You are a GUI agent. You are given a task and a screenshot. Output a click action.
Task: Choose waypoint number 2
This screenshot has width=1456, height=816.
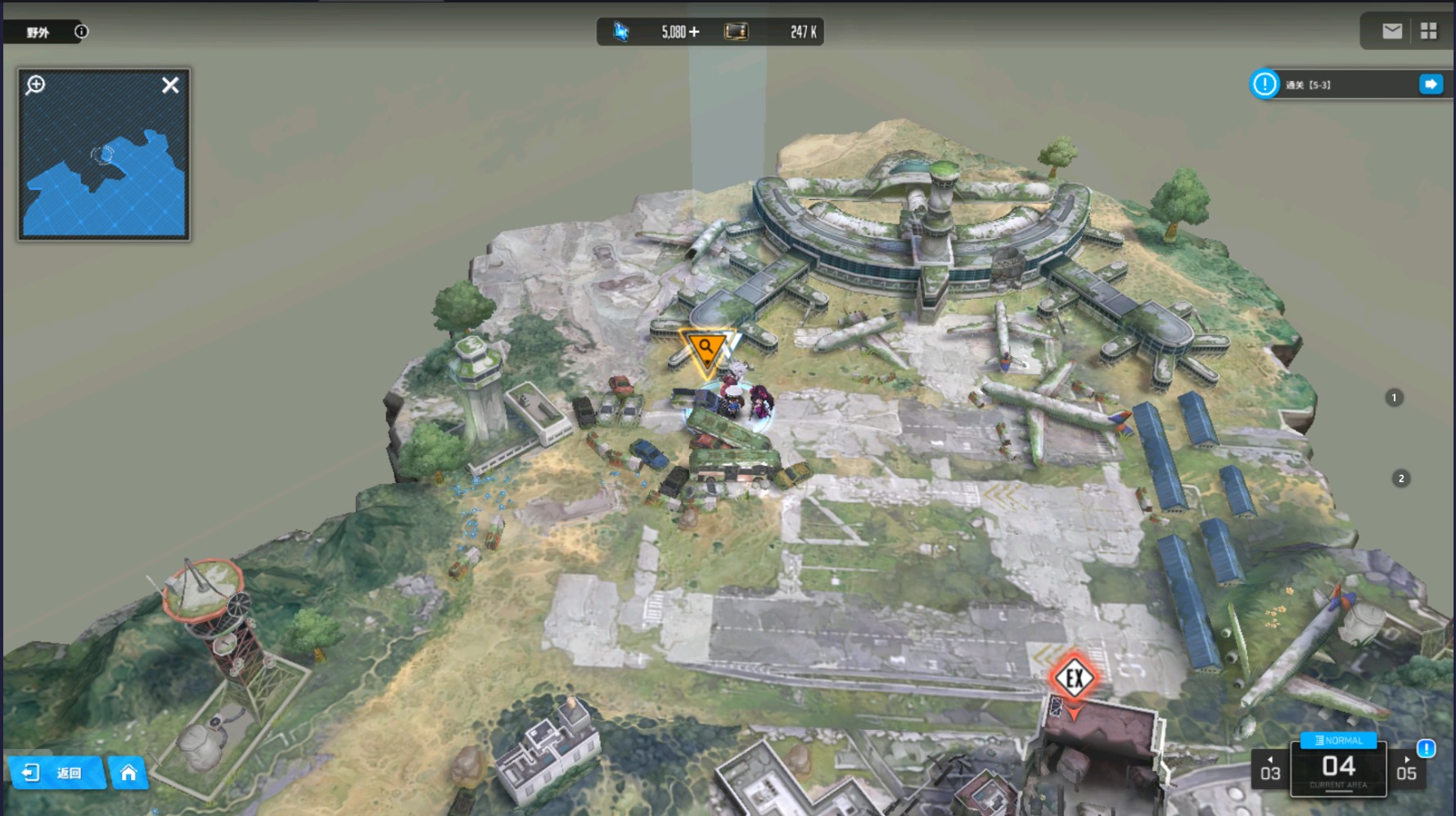[x=1401, y=479]
